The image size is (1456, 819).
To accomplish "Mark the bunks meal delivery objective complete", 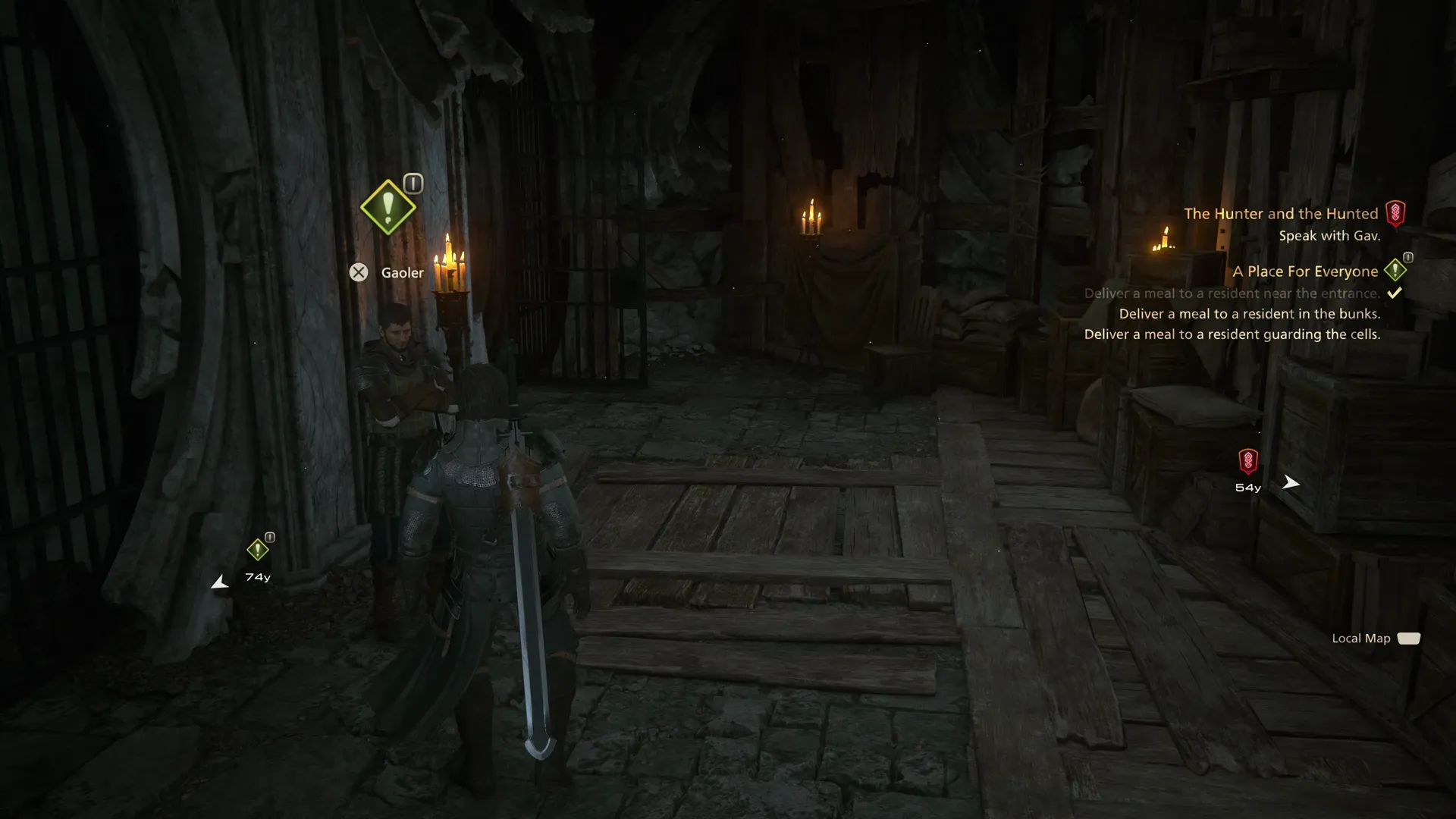I will click(1249, 312).
